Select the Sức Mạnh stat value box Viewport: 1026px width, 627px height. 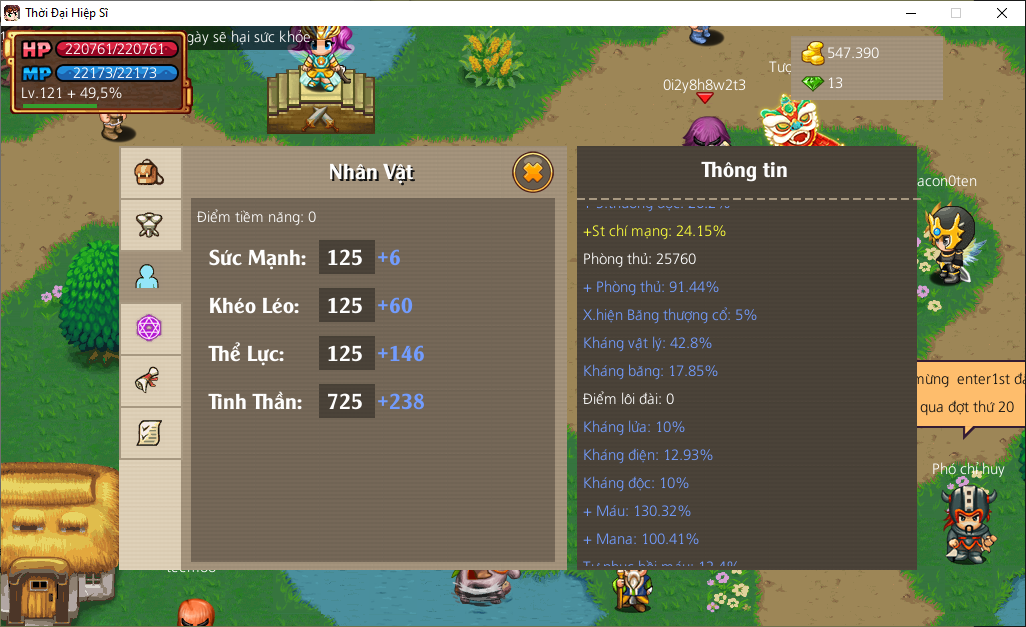[346, 257]
